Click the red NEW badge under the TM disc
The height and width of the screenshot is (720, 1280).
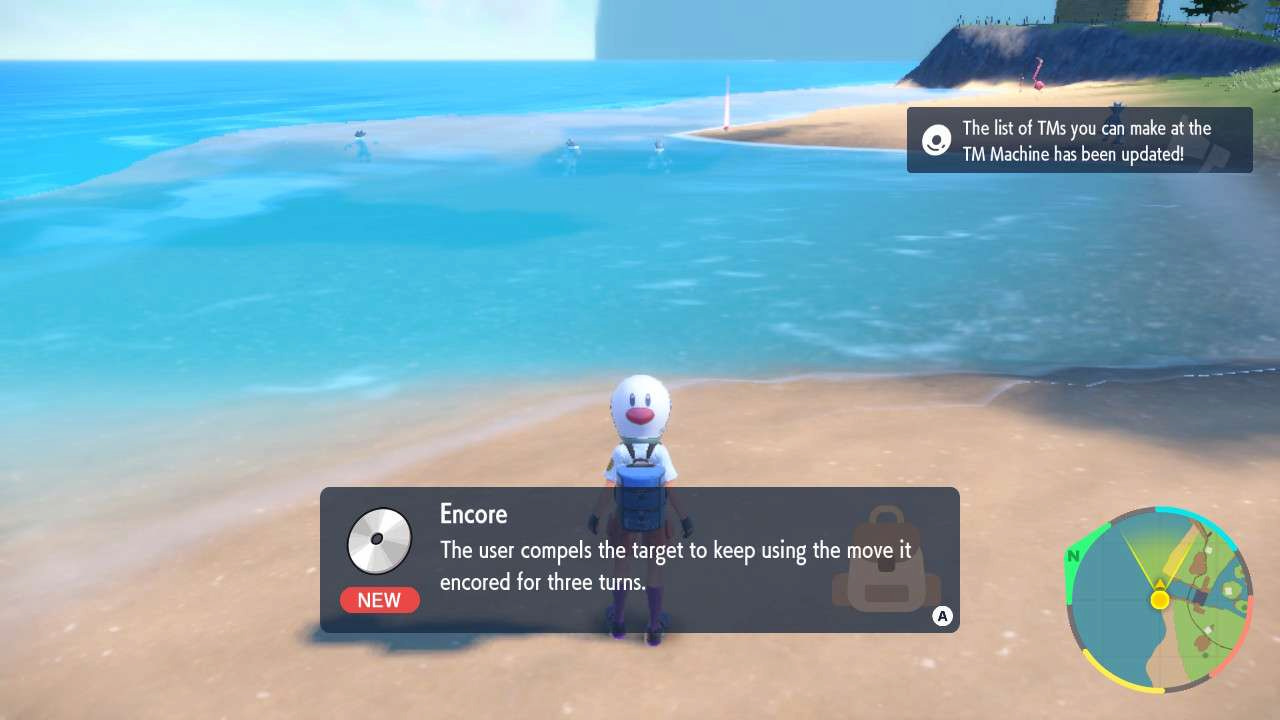point(380,600)
